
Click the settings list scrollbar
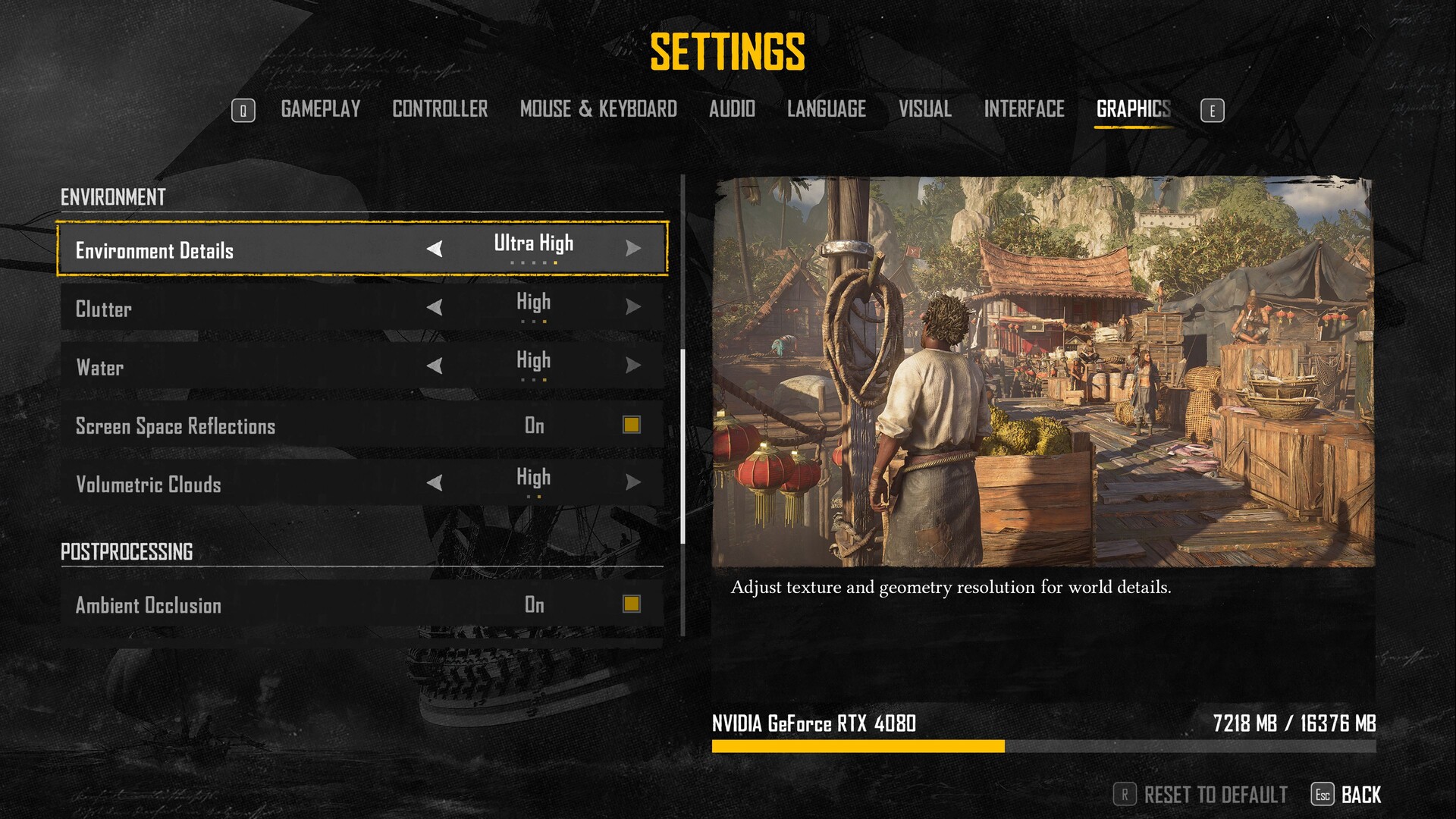pos(683,446)
